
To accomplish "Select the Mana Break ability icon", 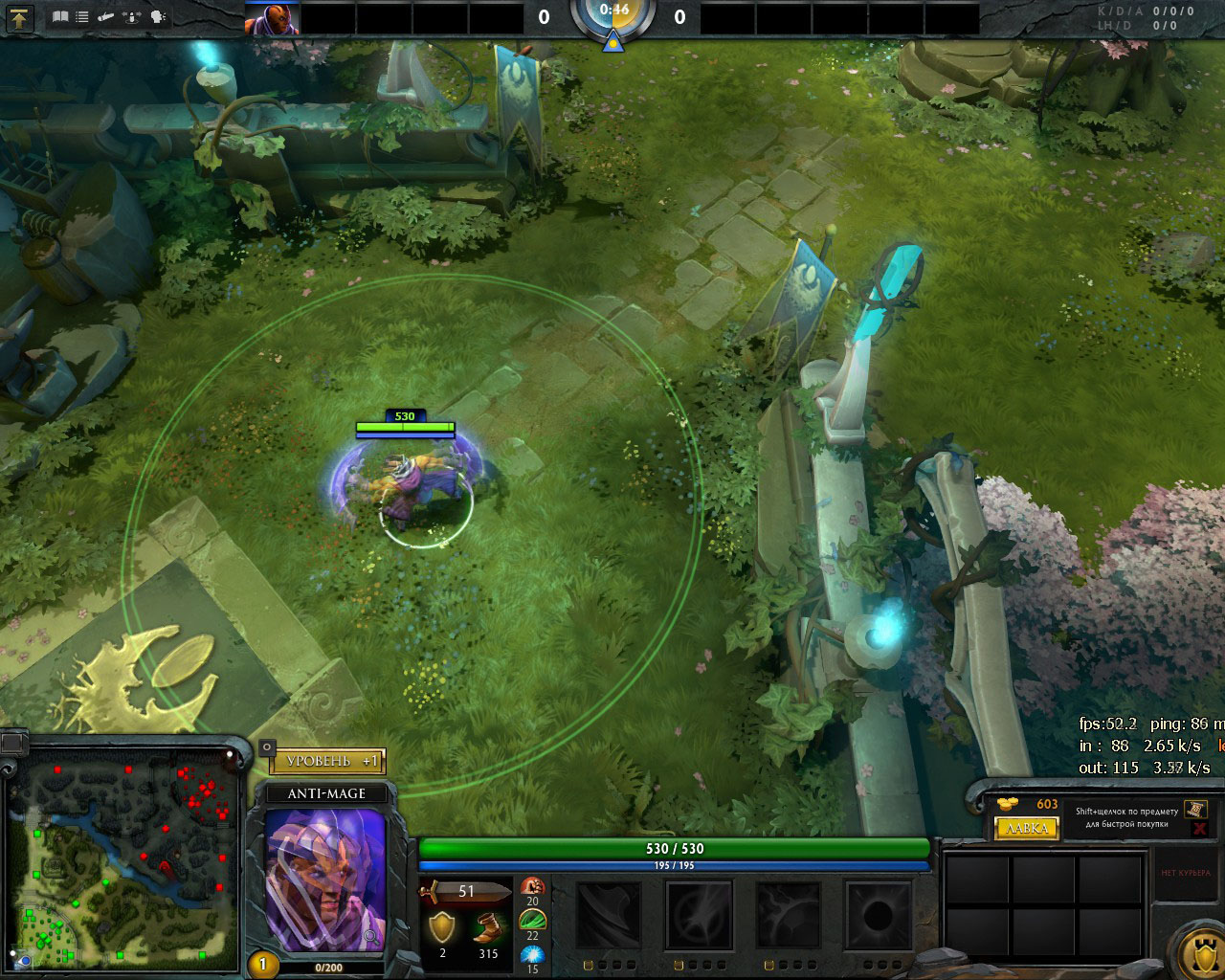I will tap(609, 916).
